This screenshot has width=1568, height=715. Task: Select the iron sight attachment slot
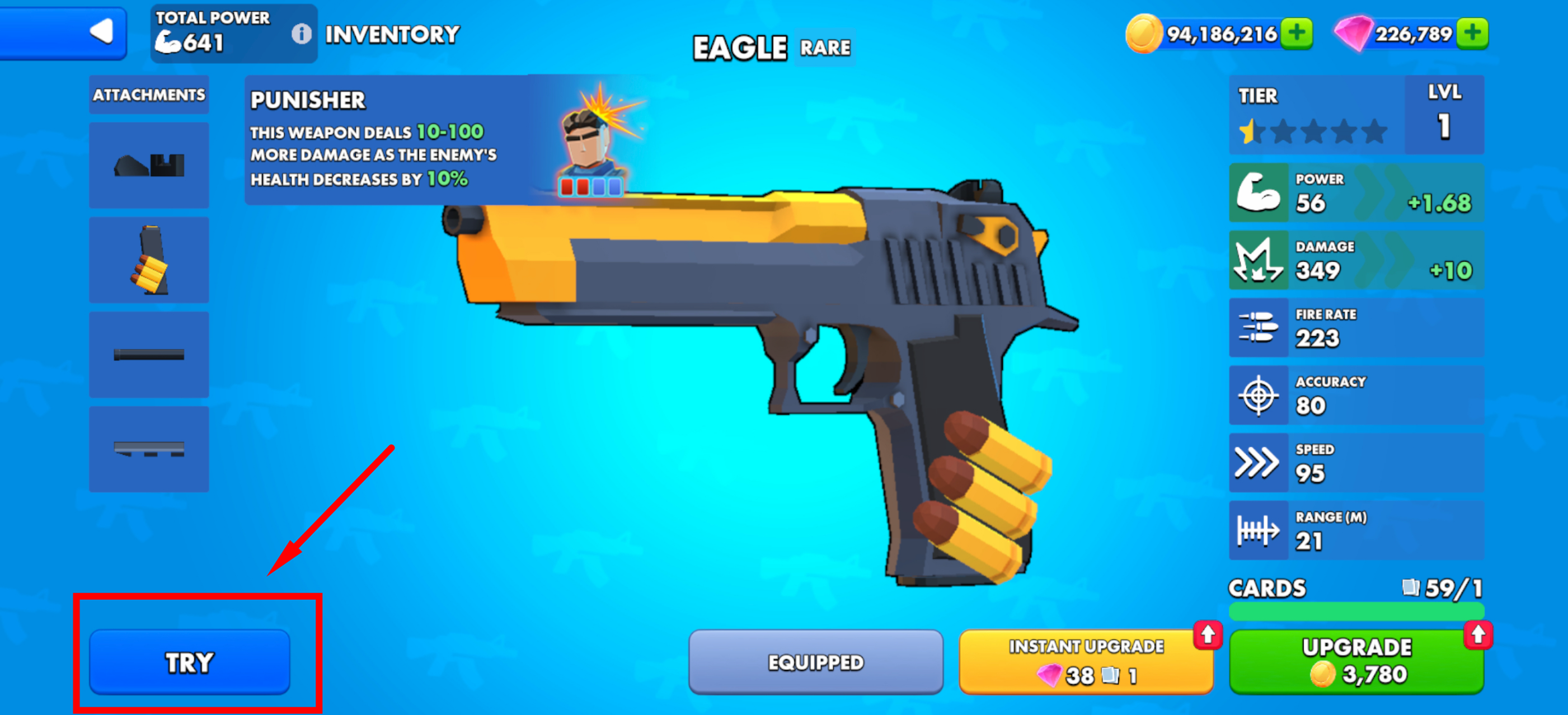coord(149,165)
